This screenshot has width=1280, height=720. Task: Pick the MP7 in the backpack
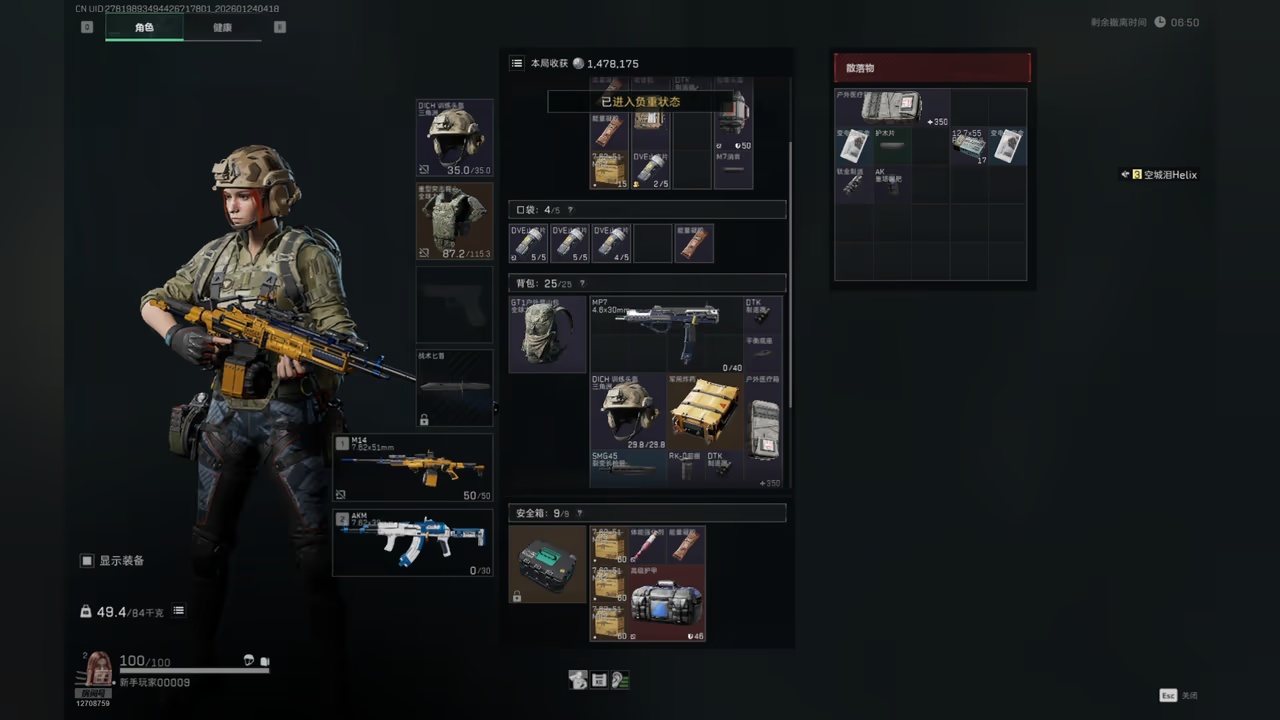click(x=666, y=333)
